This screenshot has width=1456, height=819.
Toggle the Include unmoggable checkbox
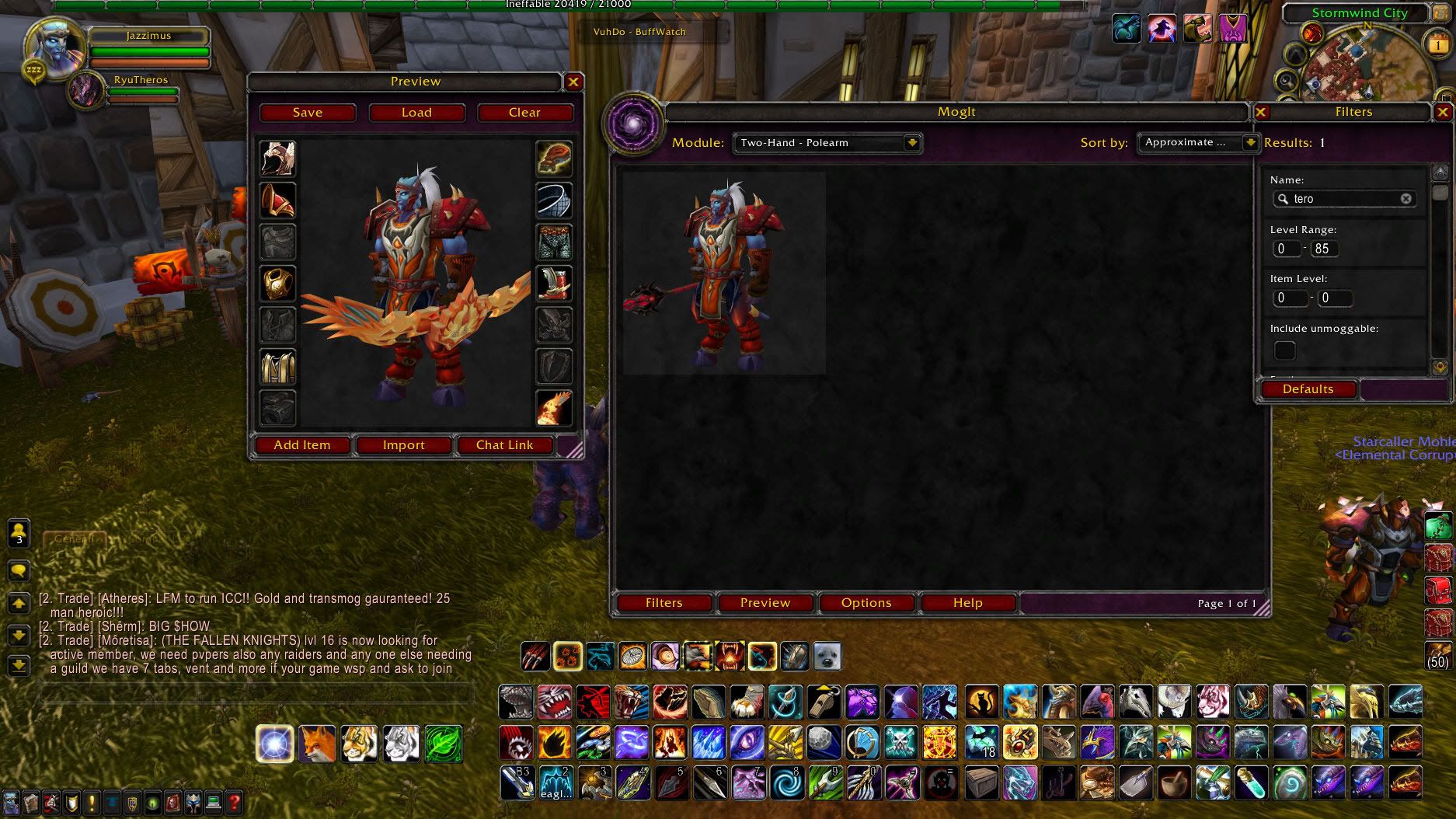coord(1285,350)
